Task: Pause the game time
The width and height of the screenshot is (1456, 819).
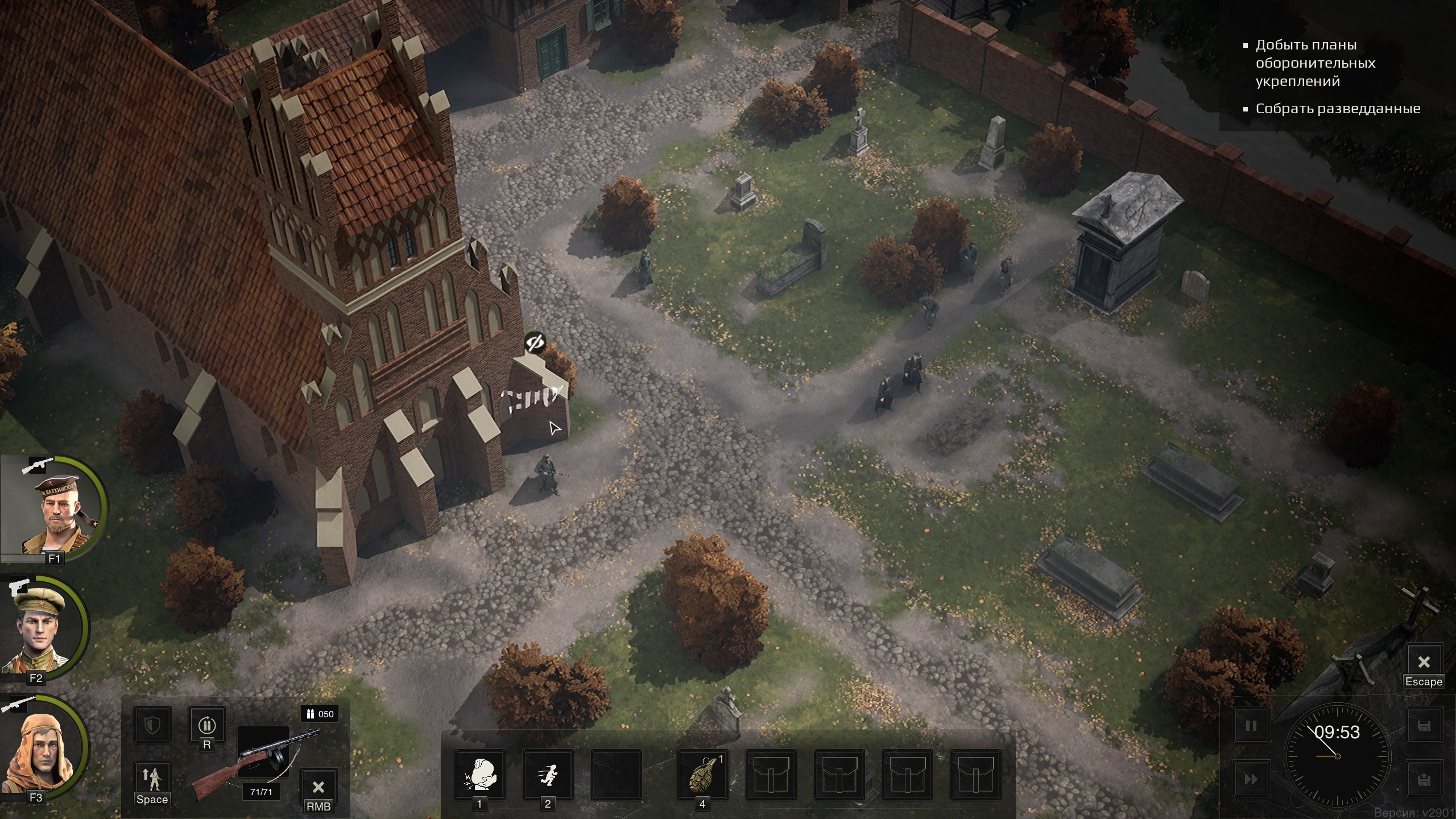Action: pyautogui.click(x=1251, y=726)
